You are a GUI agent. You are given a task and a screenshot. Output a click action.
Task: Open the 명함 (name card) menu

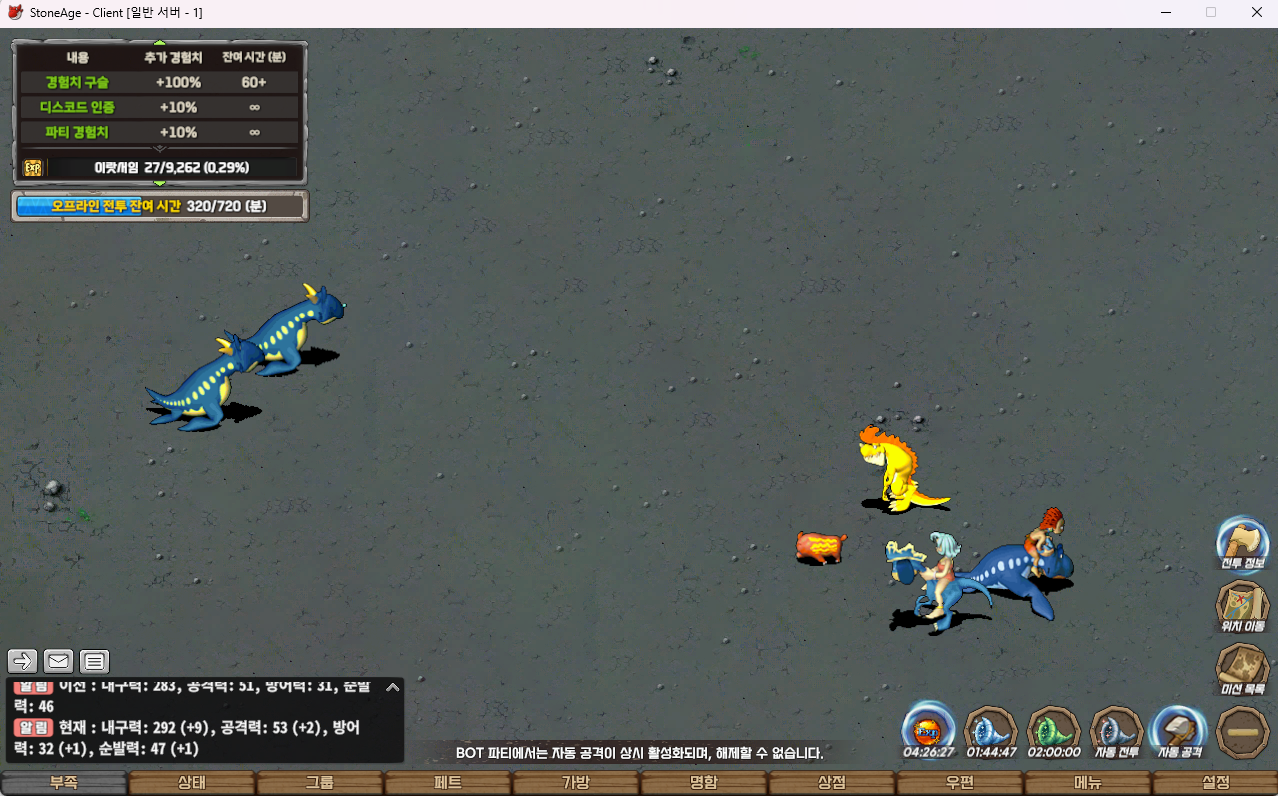[x=704, y=783]
